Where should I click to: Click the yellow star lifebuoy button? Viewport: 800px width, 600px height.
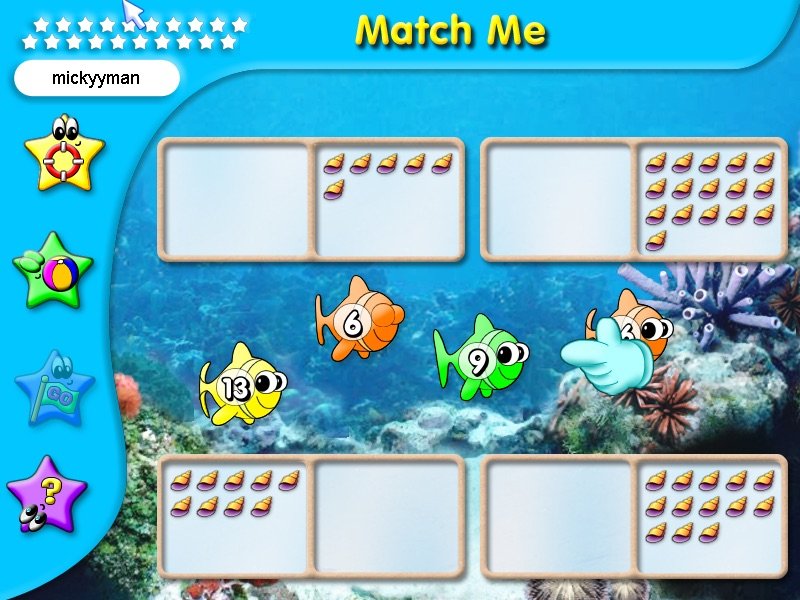coord(63,153)
